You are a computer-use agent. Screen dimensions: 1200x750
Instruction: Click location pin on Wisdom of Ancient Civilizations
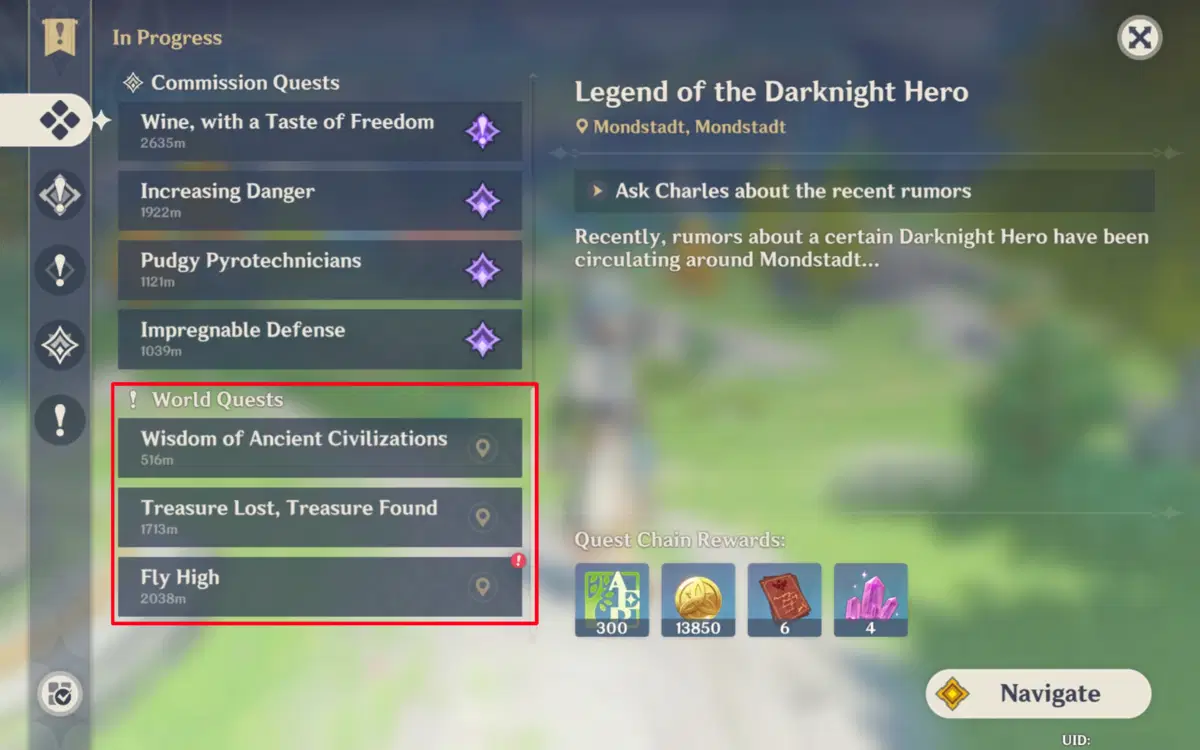(x=483, y=448)
